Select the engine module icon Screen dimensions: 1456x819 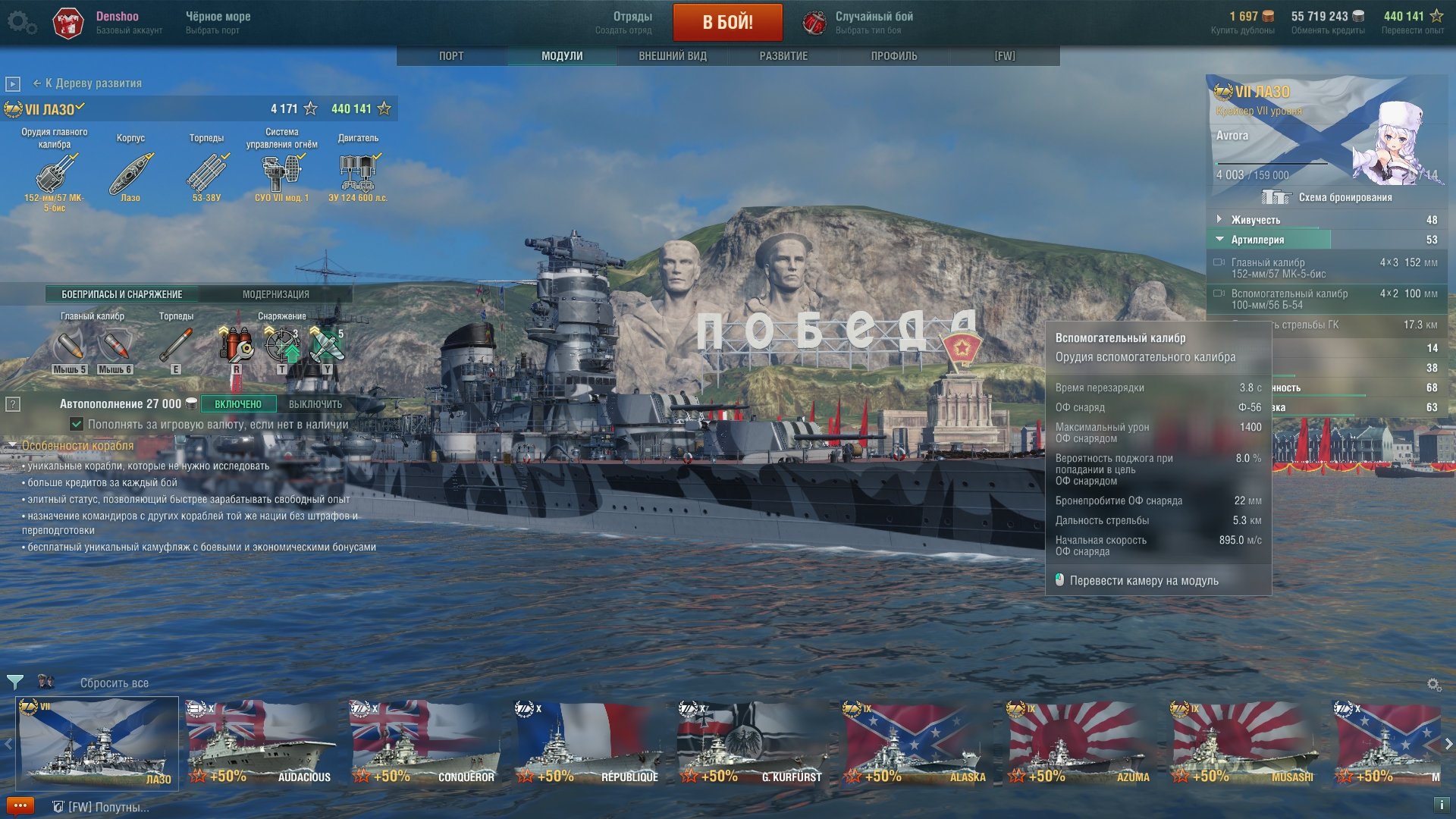(358, 173)
